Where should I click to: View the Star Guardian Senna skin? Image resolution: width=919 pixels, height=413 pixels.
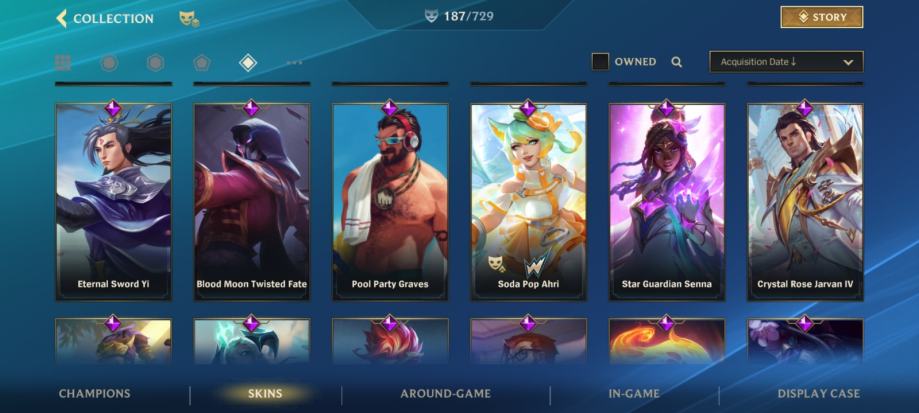(666, 200)
